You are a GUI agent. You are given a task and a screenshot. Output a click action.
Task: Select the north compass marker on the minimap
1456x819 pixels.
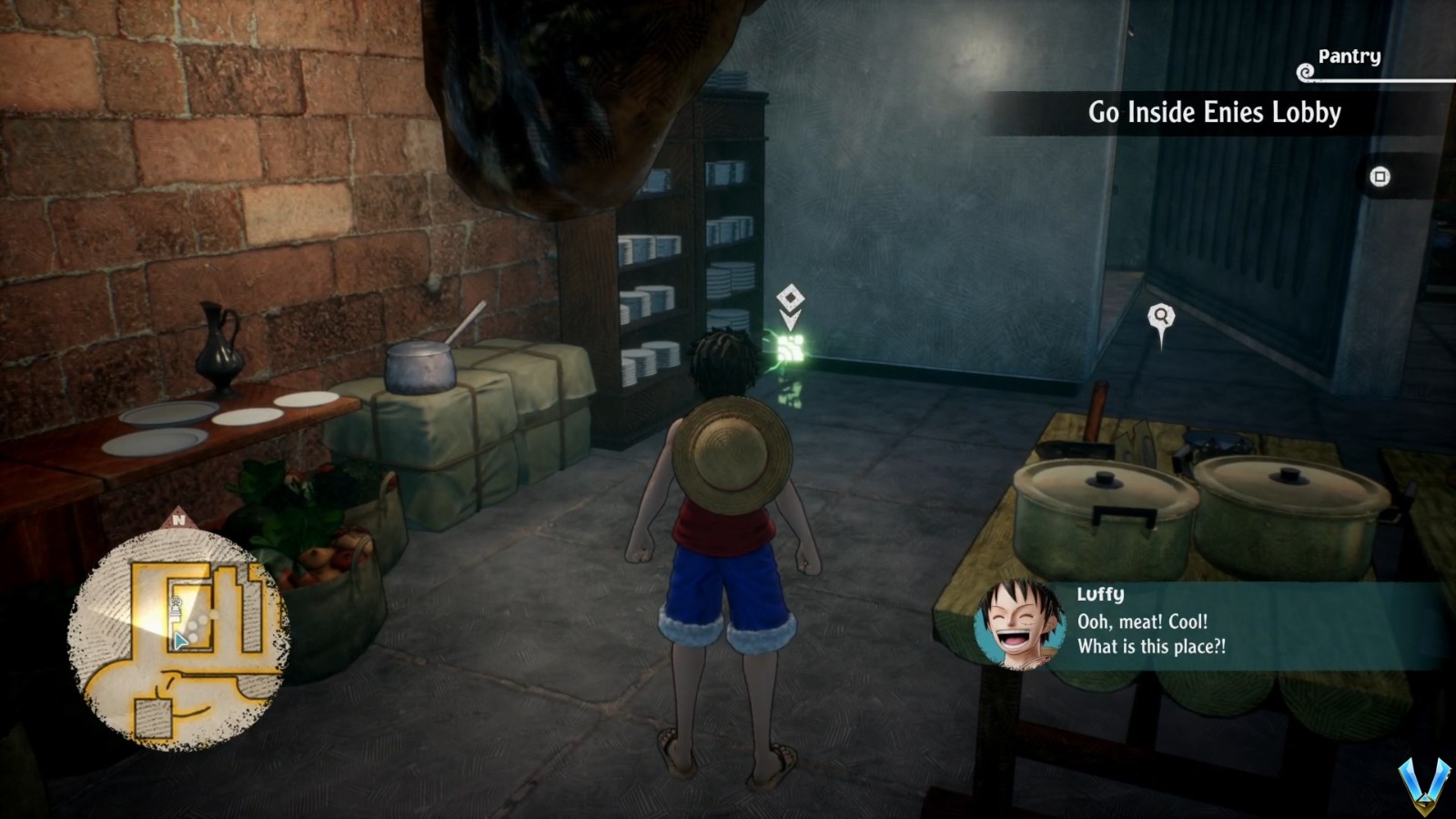pos(179,521)
